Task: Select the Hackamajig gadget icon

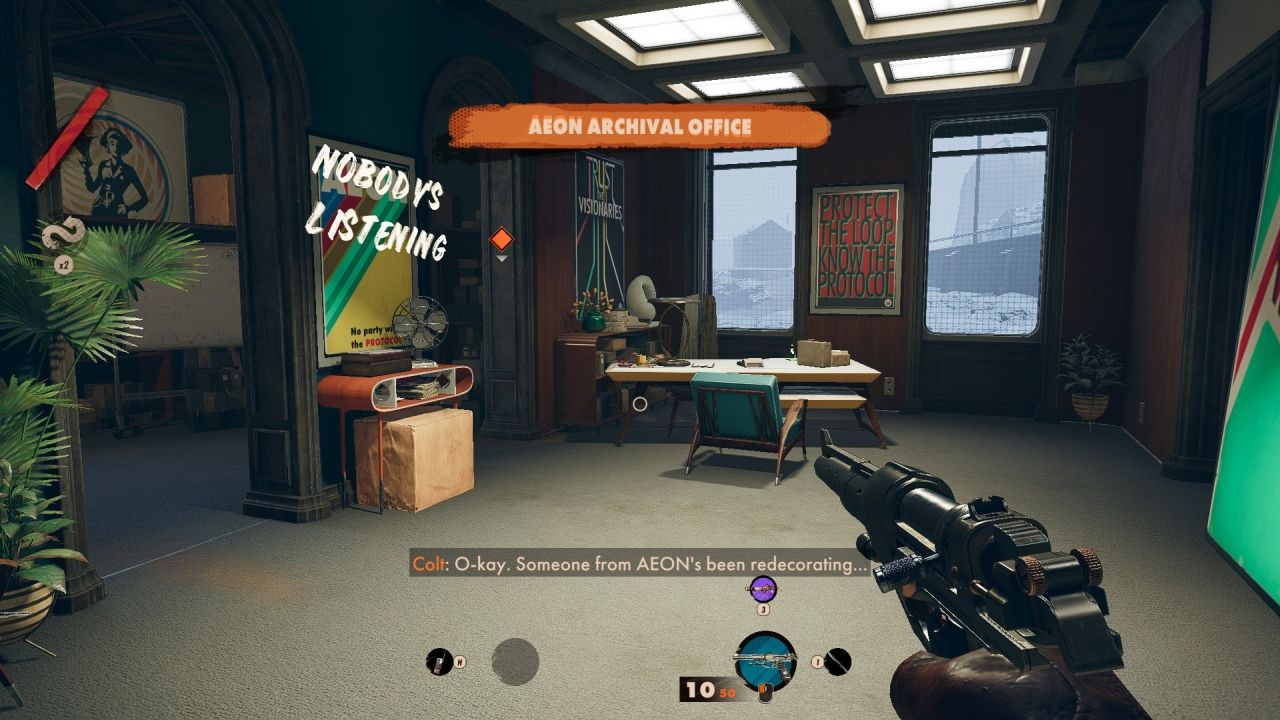Action: click(x=437, y=660)
